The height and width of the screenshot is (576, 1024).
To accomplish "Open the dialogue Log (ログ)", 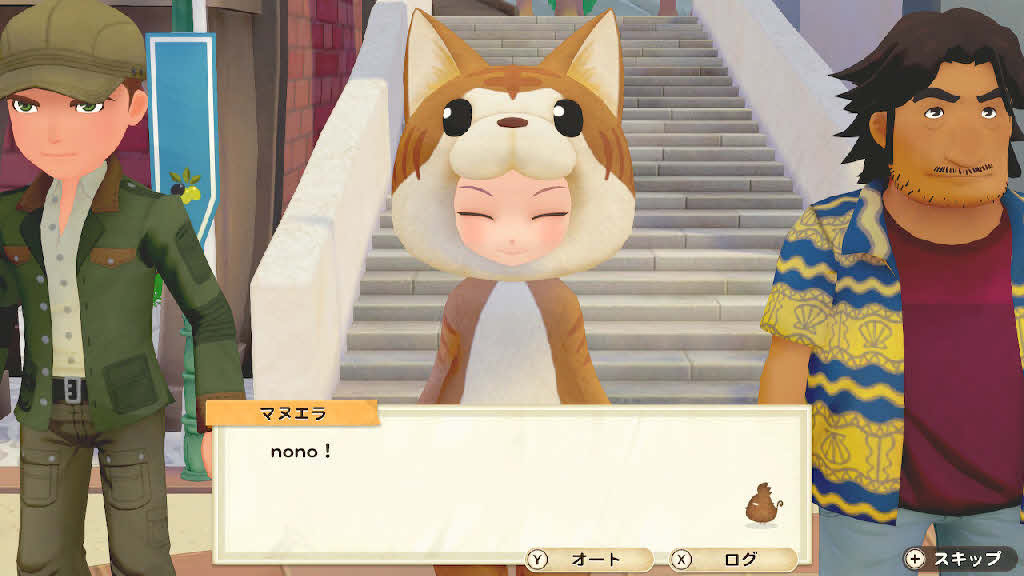I will click(732, 560).
